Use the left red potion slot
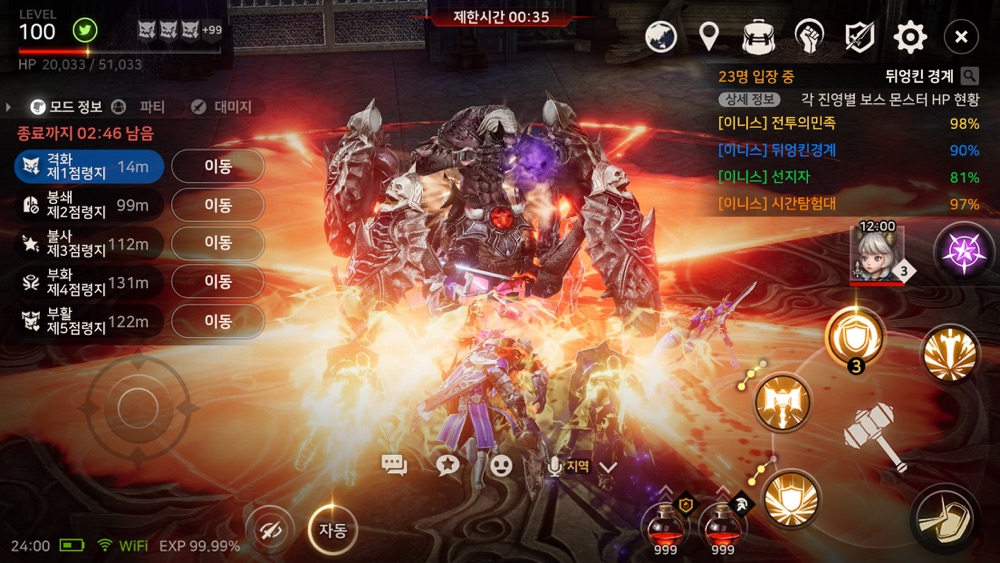The image size is (1000, 563). coord(664,525)
